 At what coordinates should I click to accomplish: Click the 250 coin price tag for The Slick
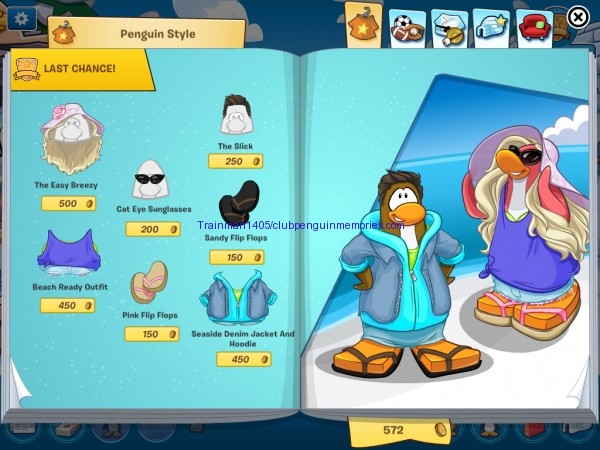[x=236, y=161]
